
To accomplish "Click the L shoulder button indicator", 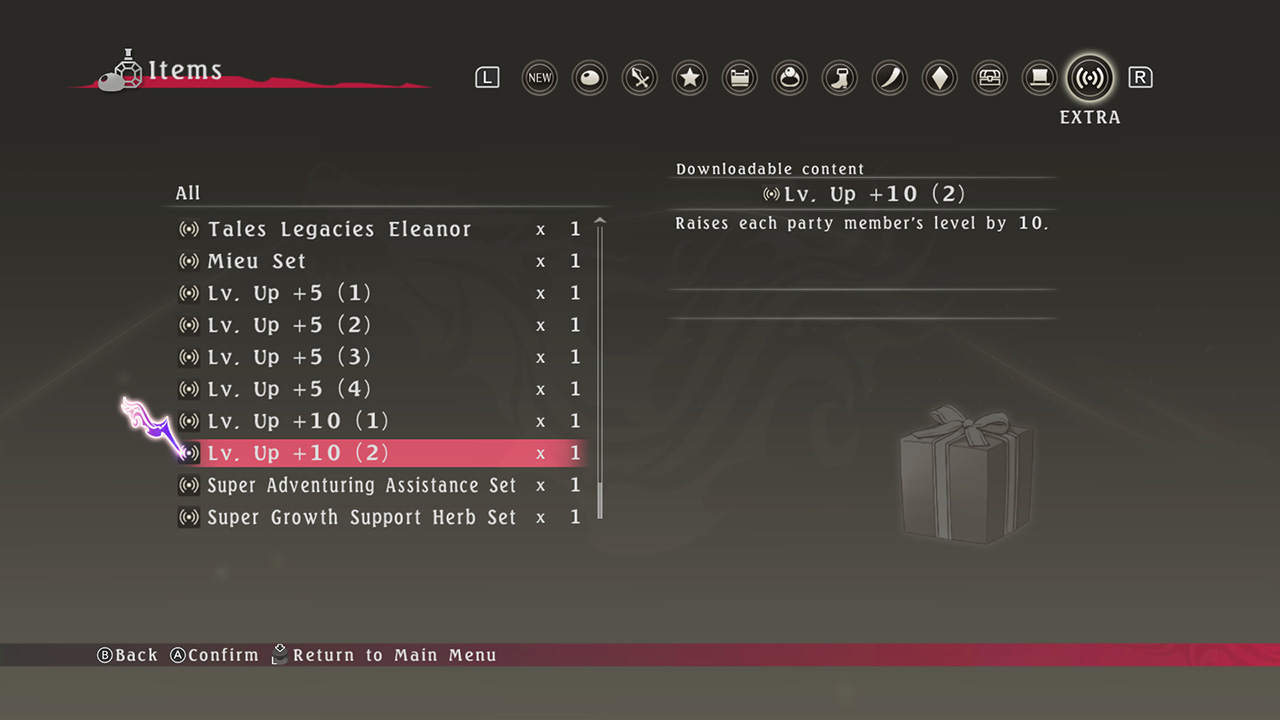I will click(x=487, y=76).
